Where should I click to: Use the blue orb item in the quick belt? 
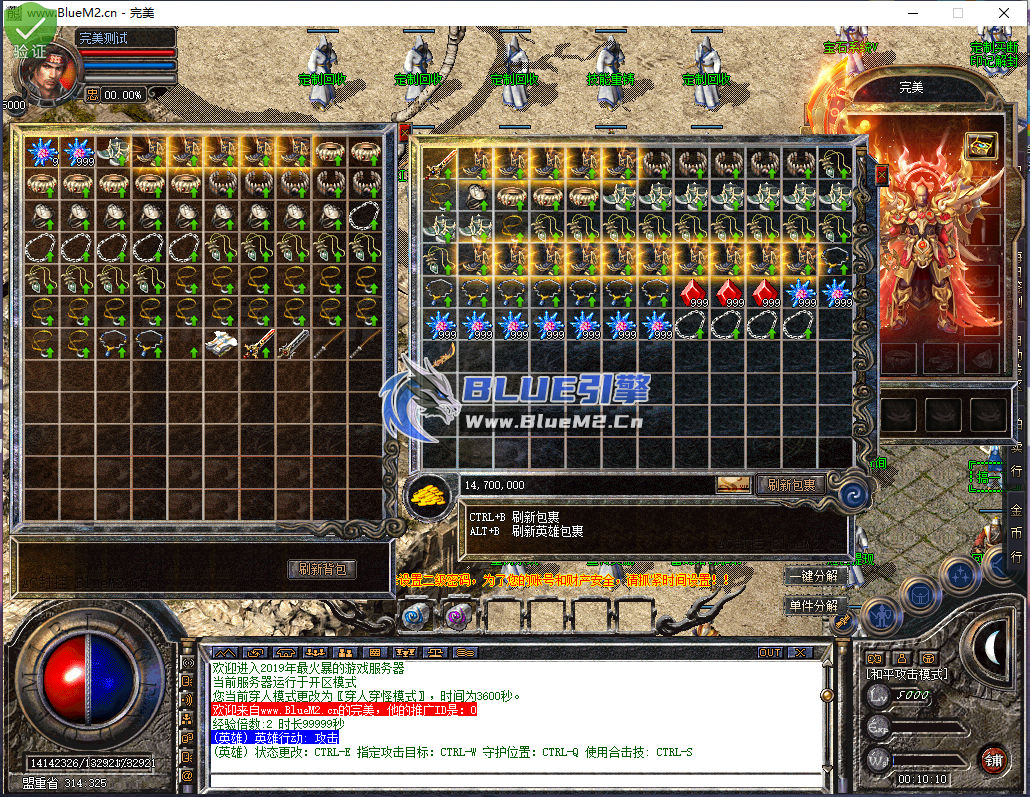413,616
